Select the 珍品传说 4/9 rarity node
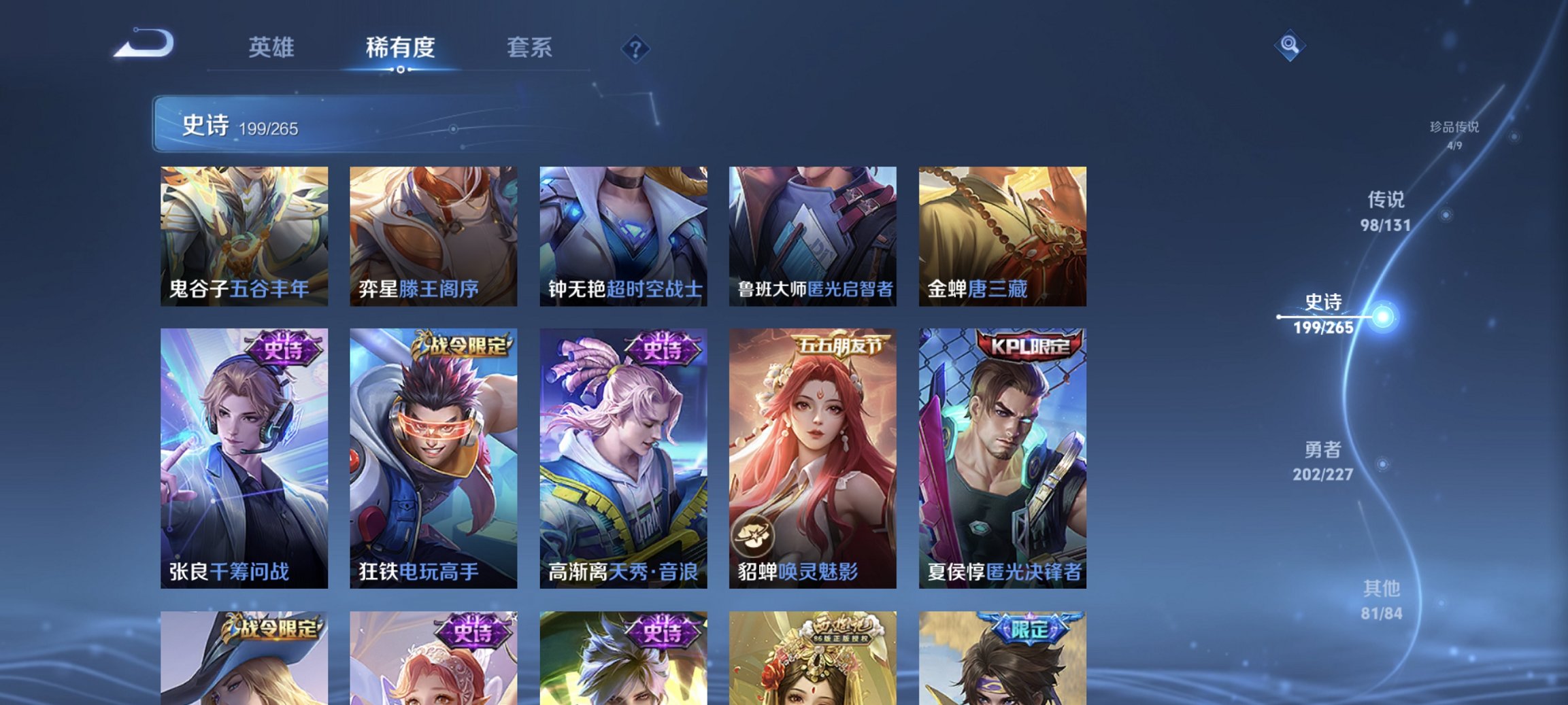The width and height of the screenshot is (1568, 705). 1452,131
